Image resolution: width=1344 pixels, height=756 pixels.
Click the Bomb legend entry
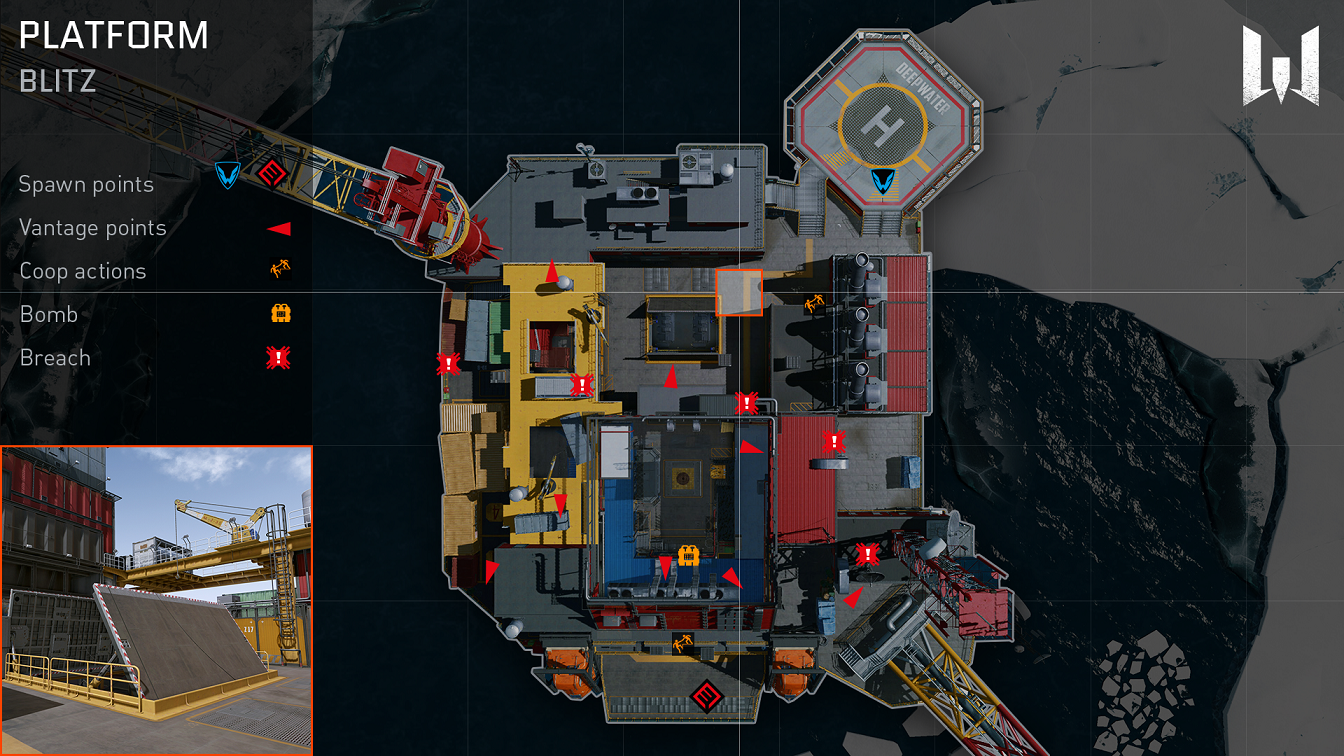coord(49,315)
